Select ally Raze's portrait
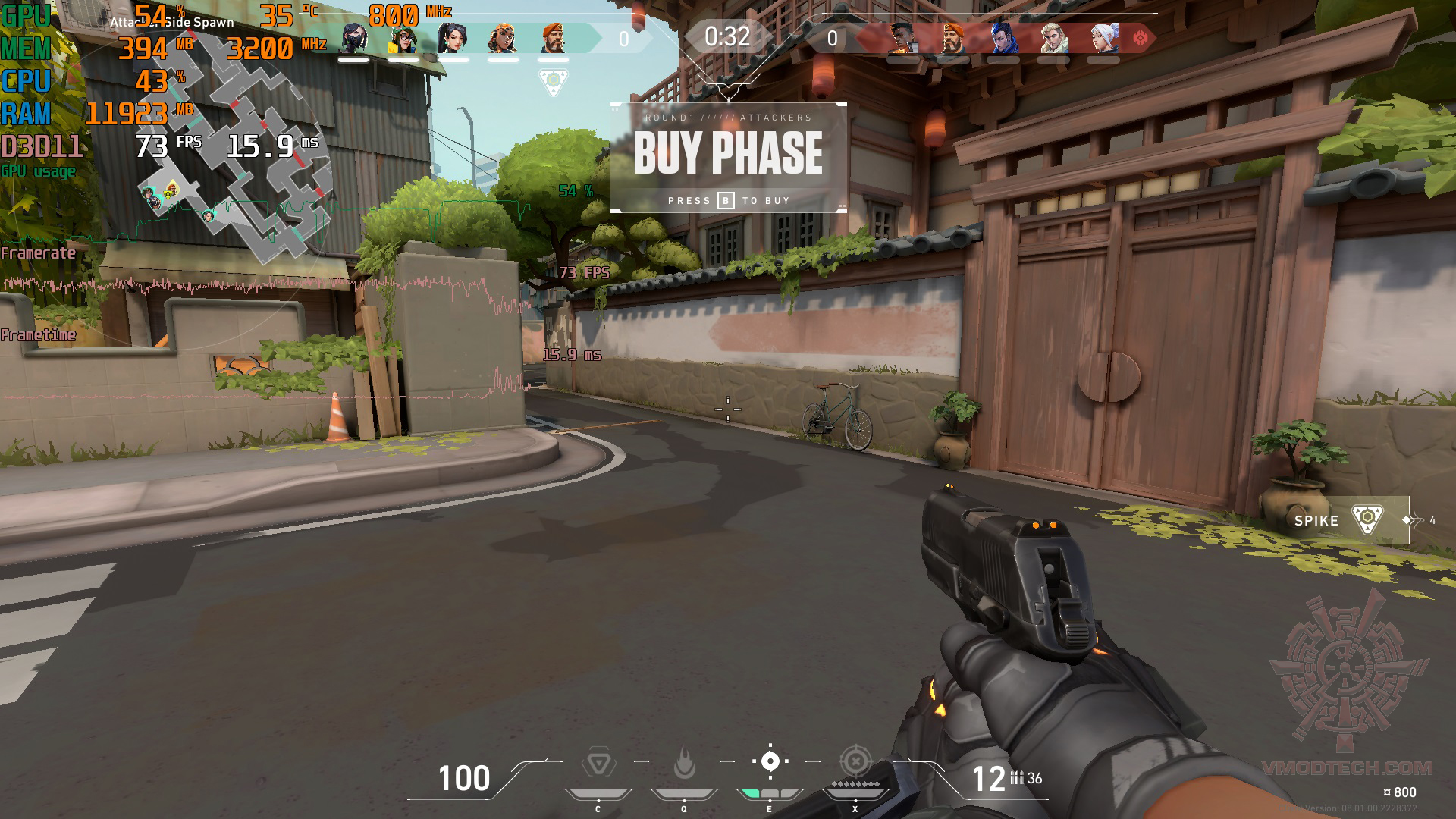Viewport: 1456px width, 819px height. 503,37
